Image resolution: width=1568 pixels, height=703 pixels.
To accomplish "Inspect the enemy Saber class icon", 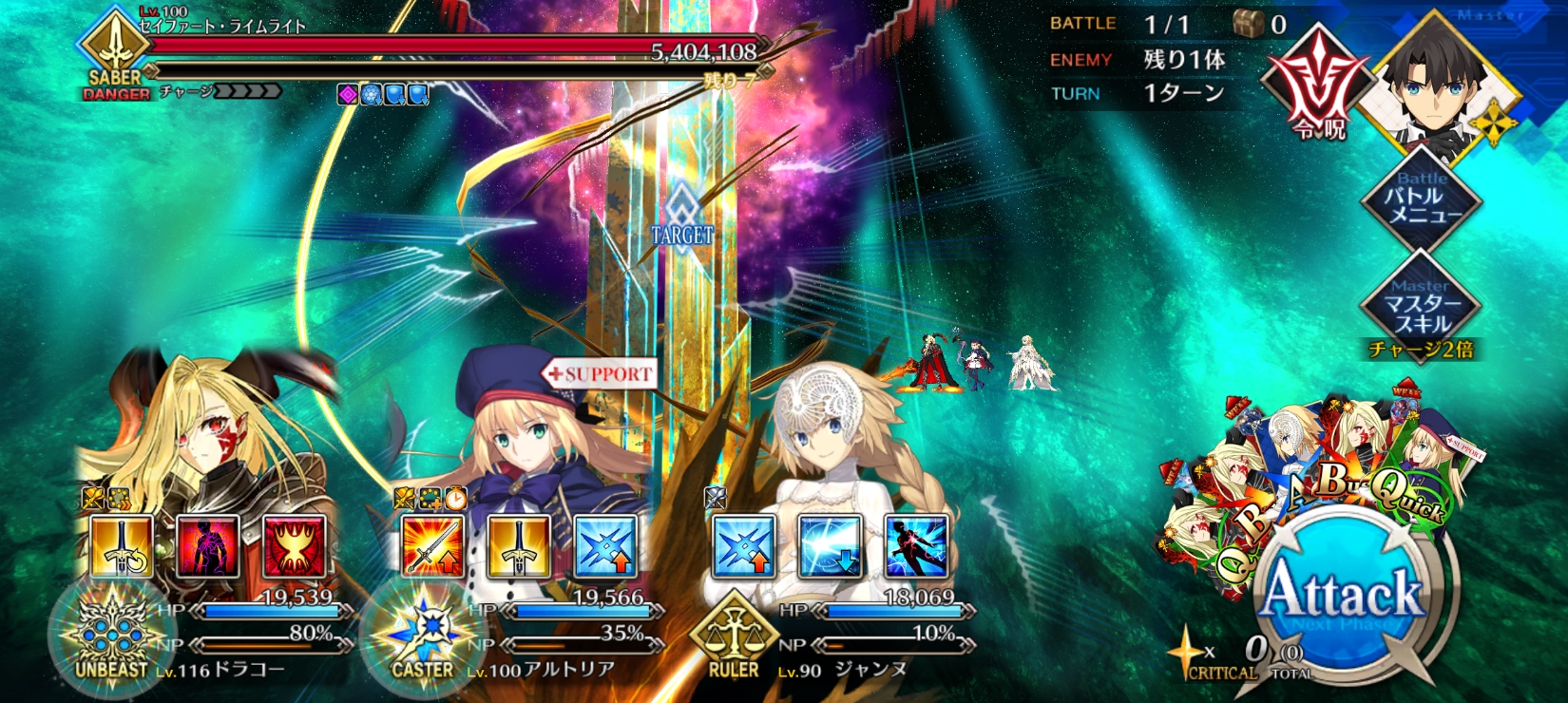I will [x=115, y=49].
